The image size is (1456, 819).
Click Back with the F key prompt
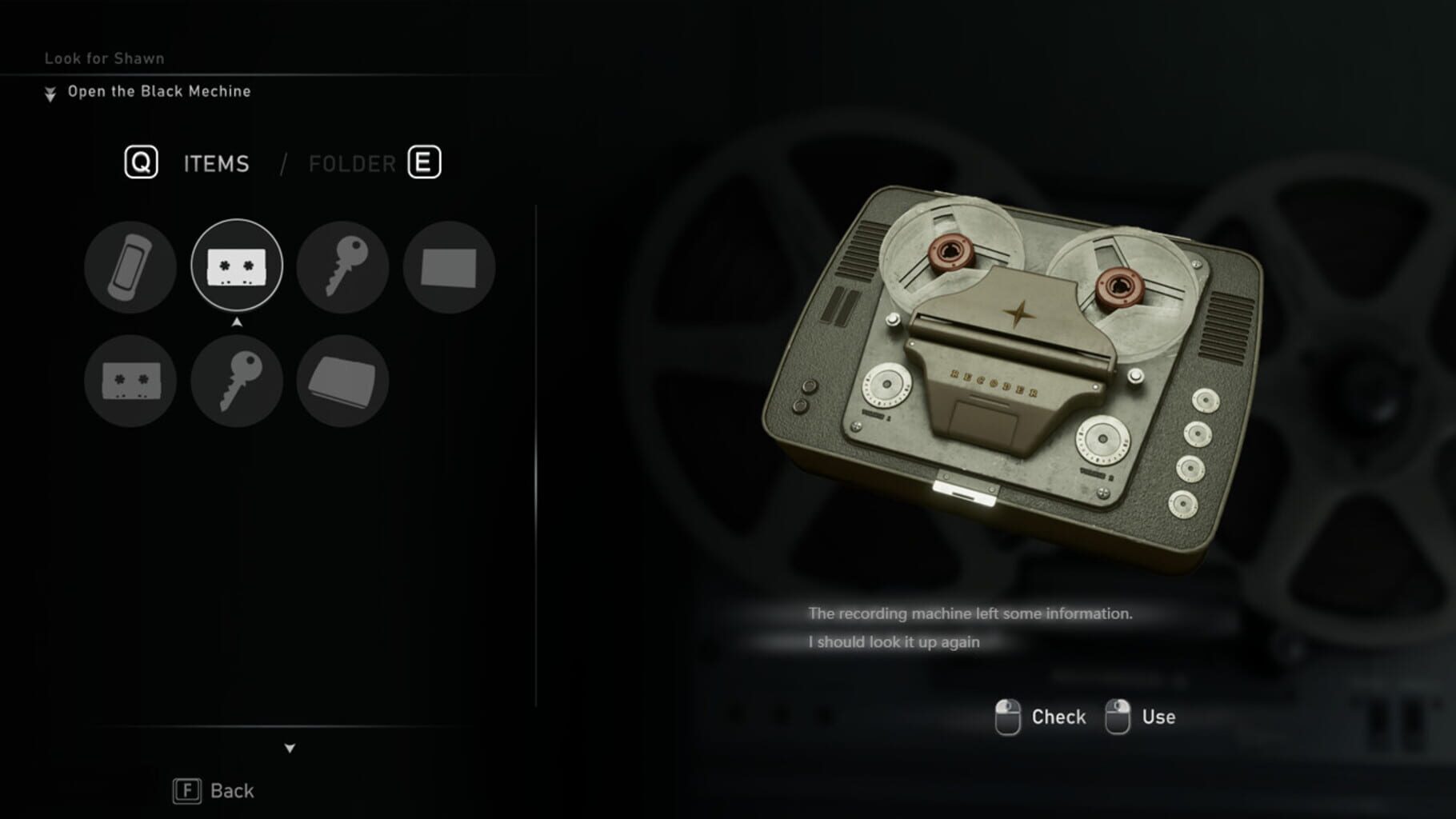click(213, 790)
